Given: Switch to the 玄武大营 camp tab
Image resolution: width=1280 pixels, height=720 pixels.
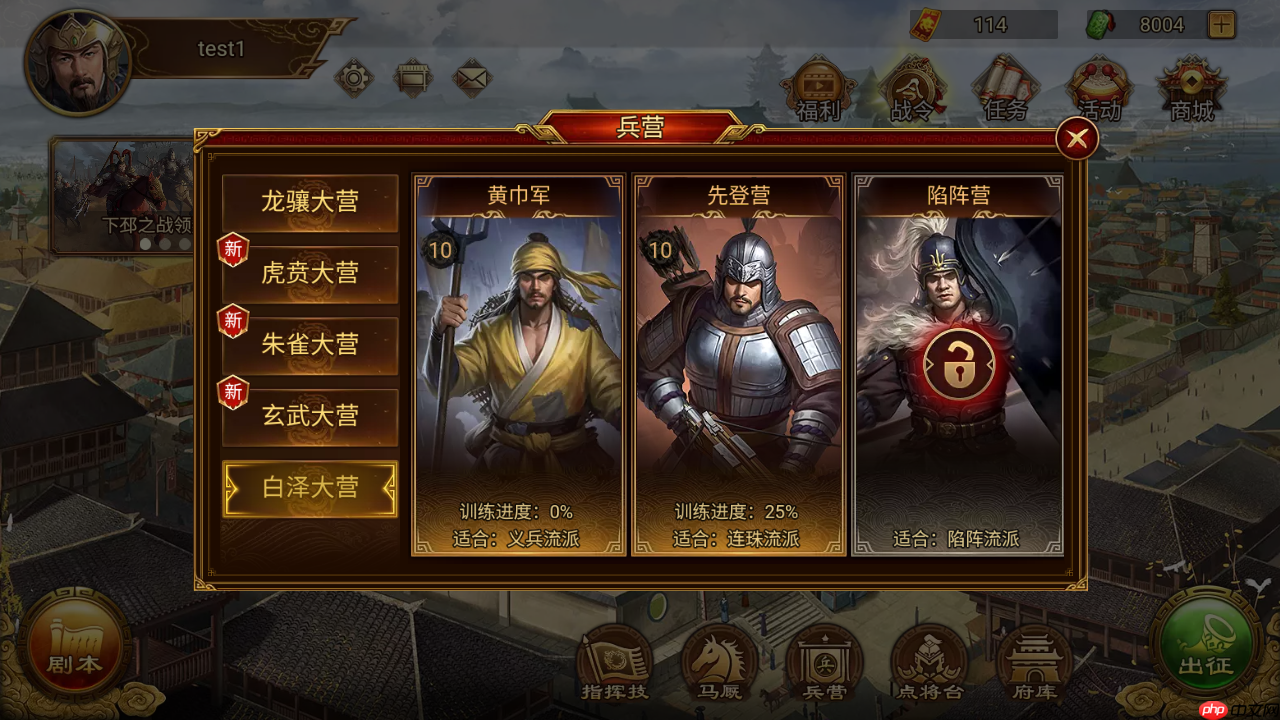Looking at the screenshot, I should (x=309, y=417).
